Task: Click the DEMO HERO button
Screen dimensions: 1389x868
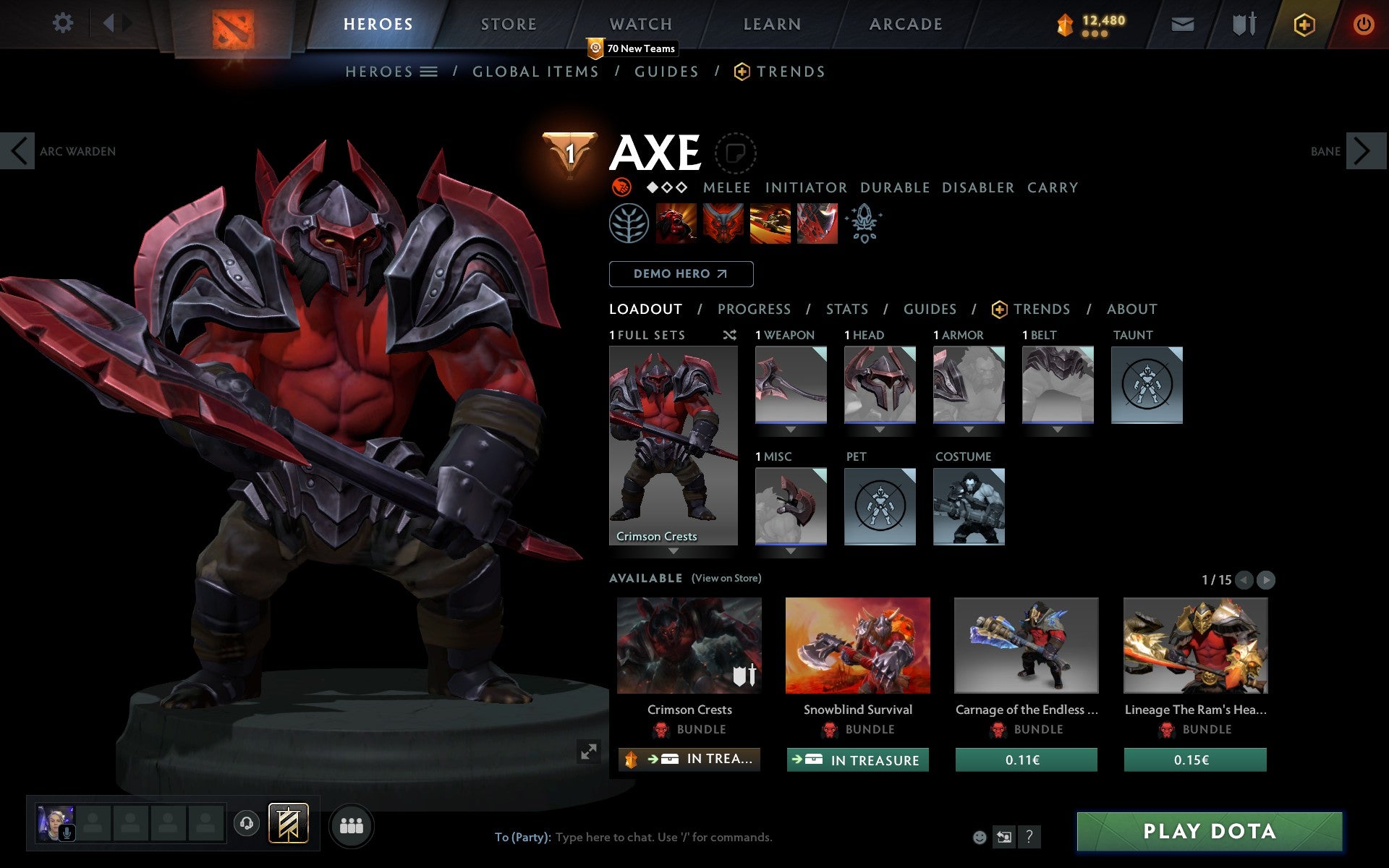Action: point(681,274)
